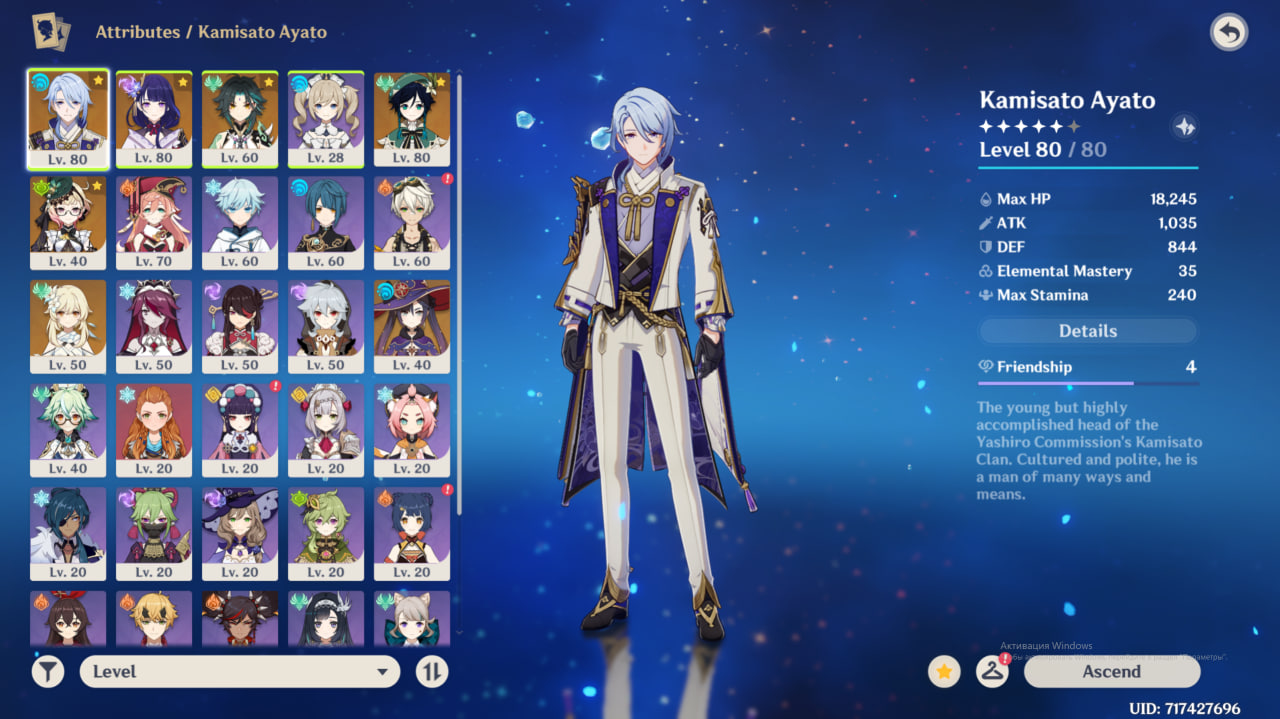Image resolution: width=1280 pixels, height=719 pixels.
Task: Pick Venti's character tile
Action: click(412, 118)
